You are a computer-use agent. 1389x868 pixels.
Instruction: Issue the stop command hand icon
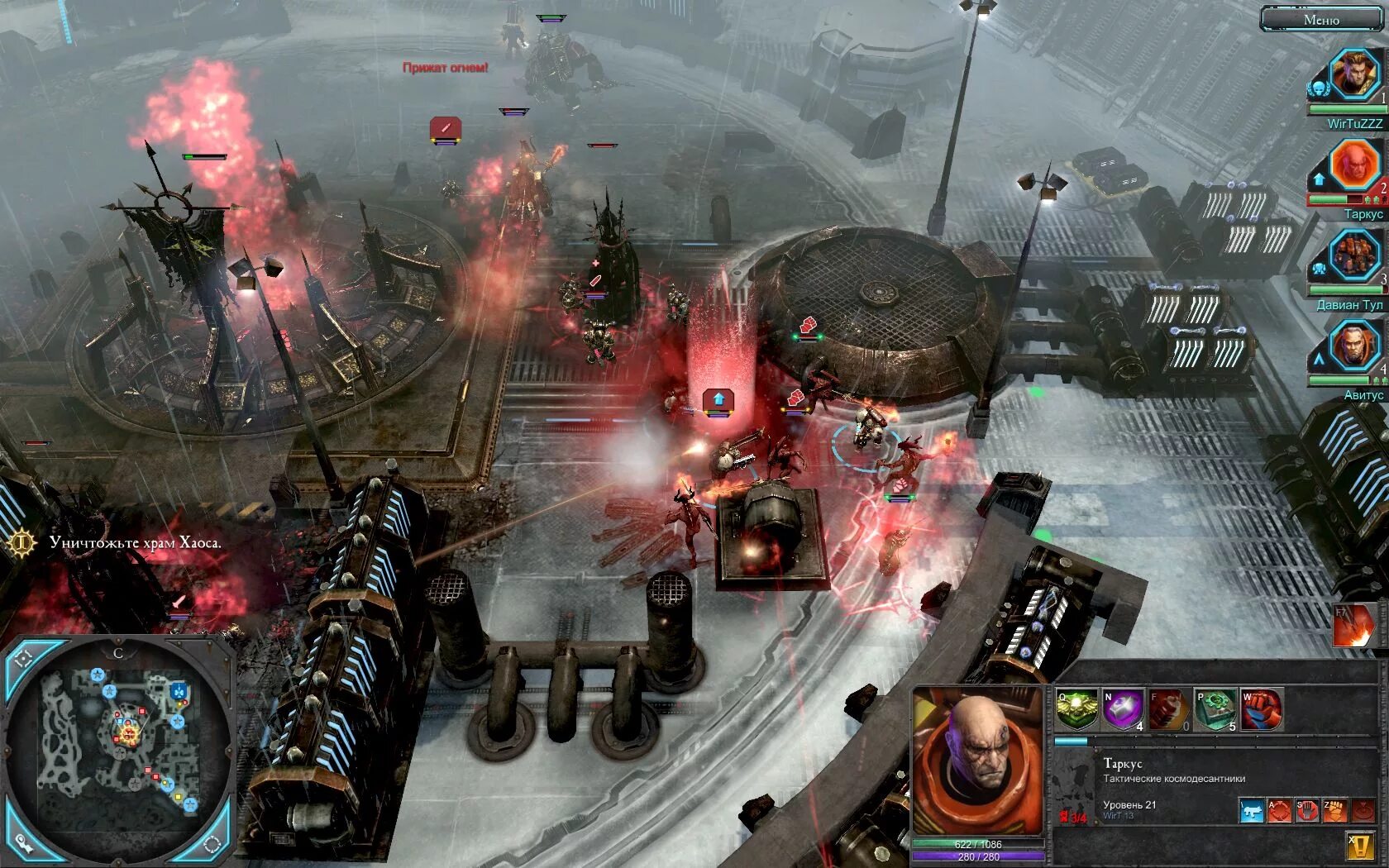pyautogui.click(x=1307, y=811)
